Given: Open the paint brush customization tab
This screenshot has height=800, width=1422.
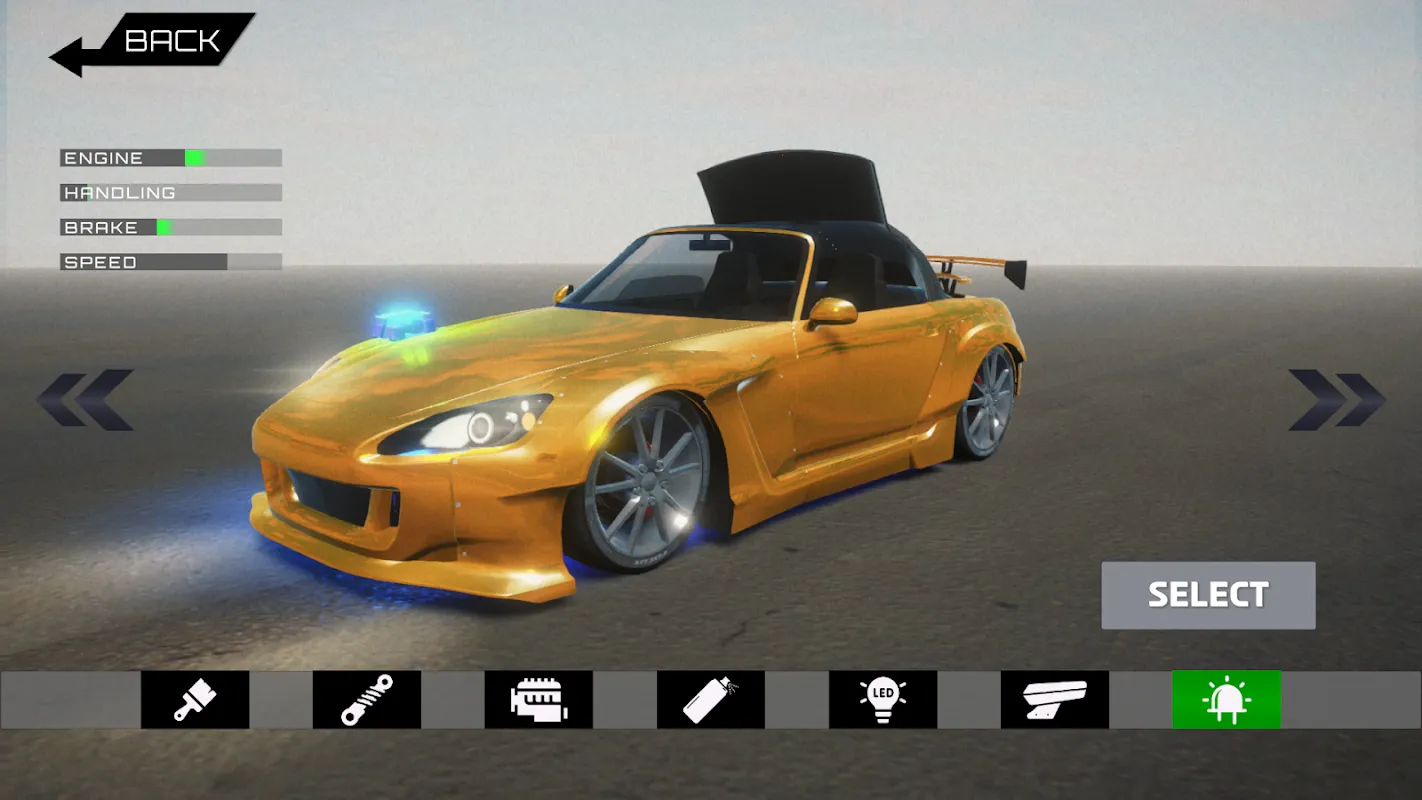Looking at the screenshot, I should (195, 699).
